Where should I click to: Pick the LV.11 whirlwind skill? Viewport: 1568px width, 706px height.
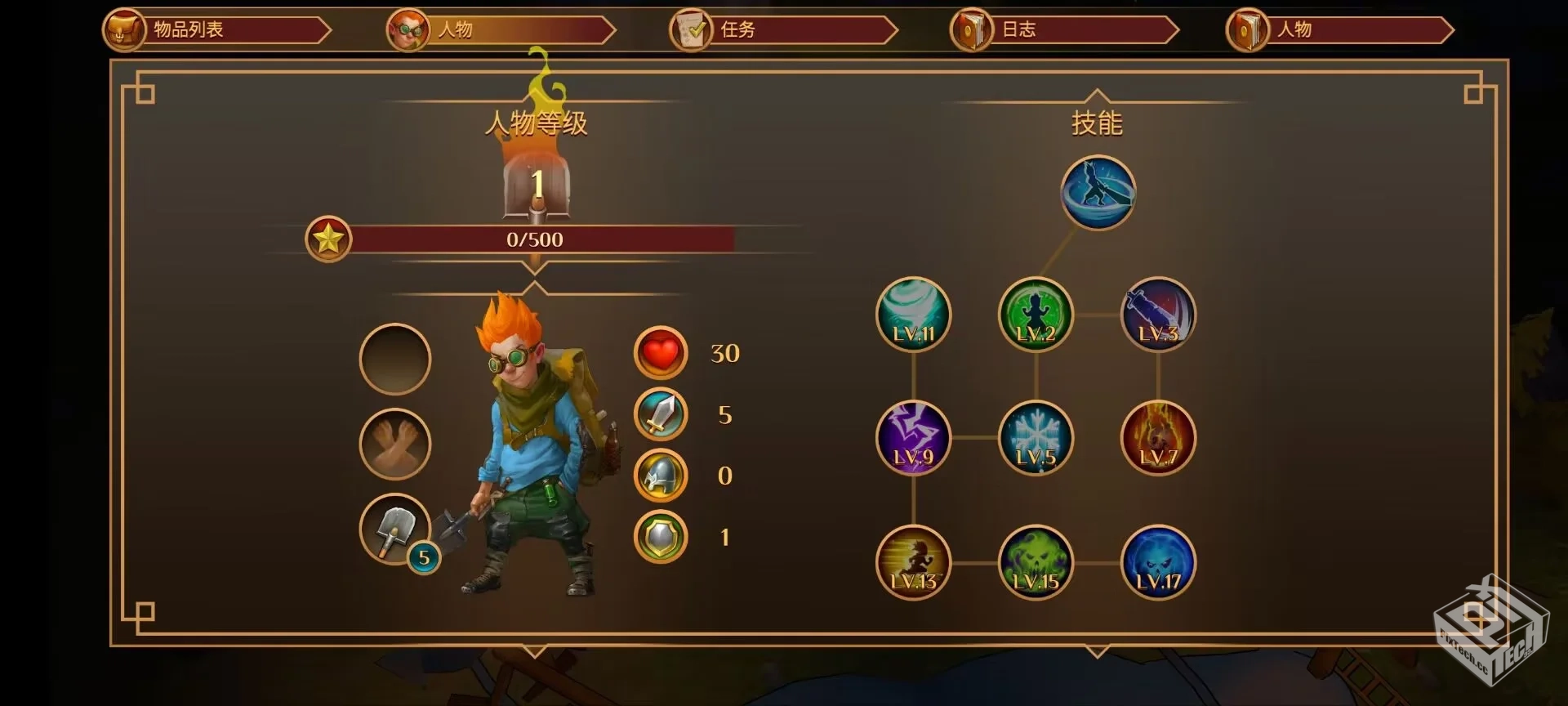(913, 315)
